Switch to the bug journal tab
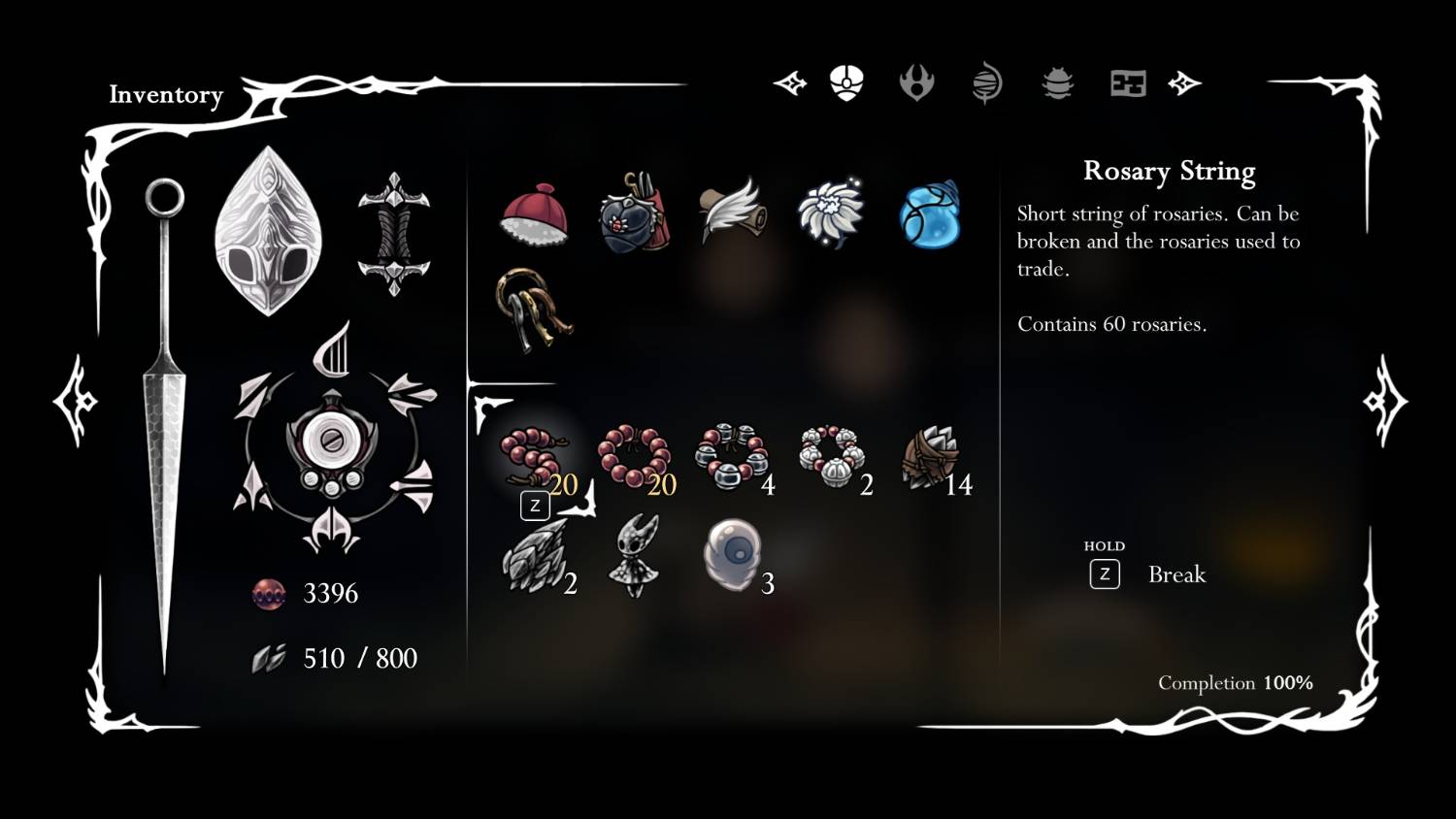The width and height of the screenshot is (1456, 819). point(1057,83)
